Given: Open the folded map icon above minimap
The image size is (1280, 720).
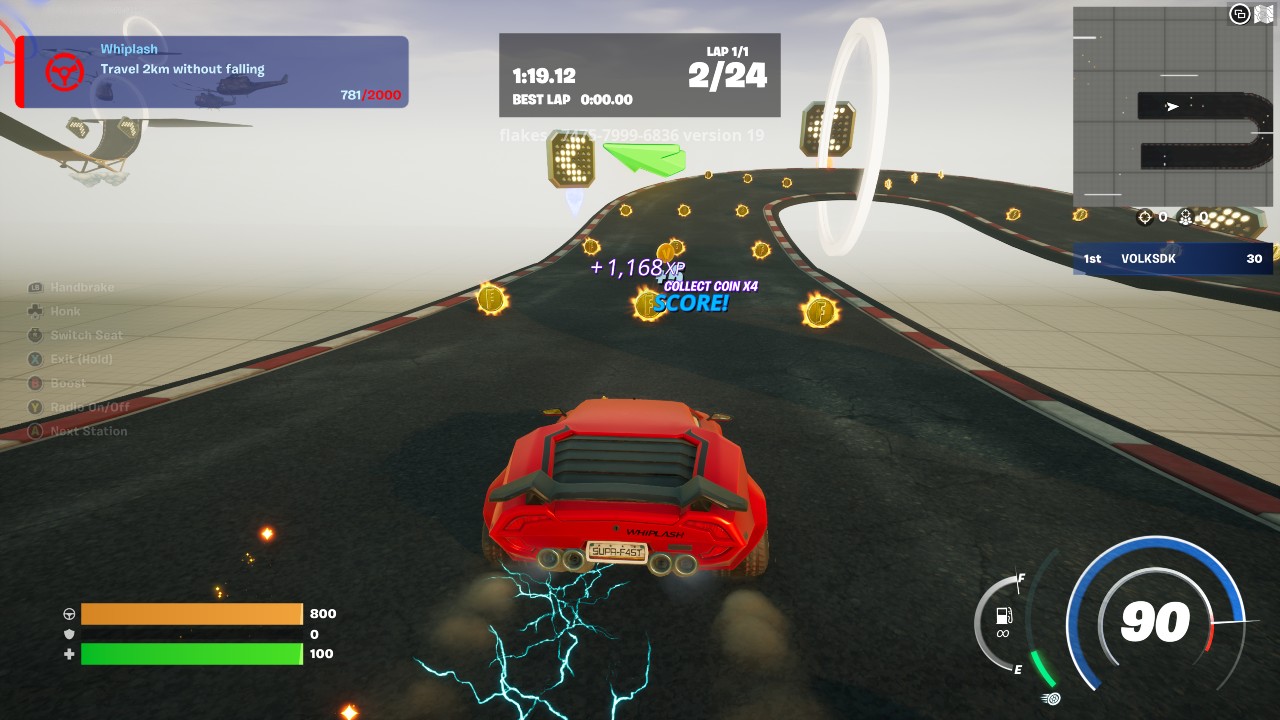Looking at the screenshot, I should [x=1264, y=13].
